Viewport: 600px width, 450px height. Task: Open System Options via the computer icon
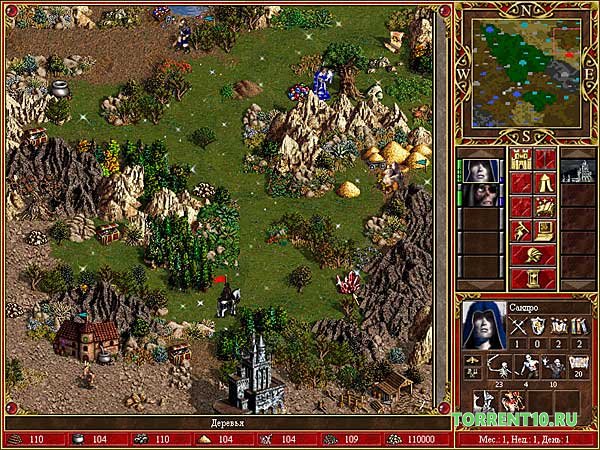pos(544,231)
